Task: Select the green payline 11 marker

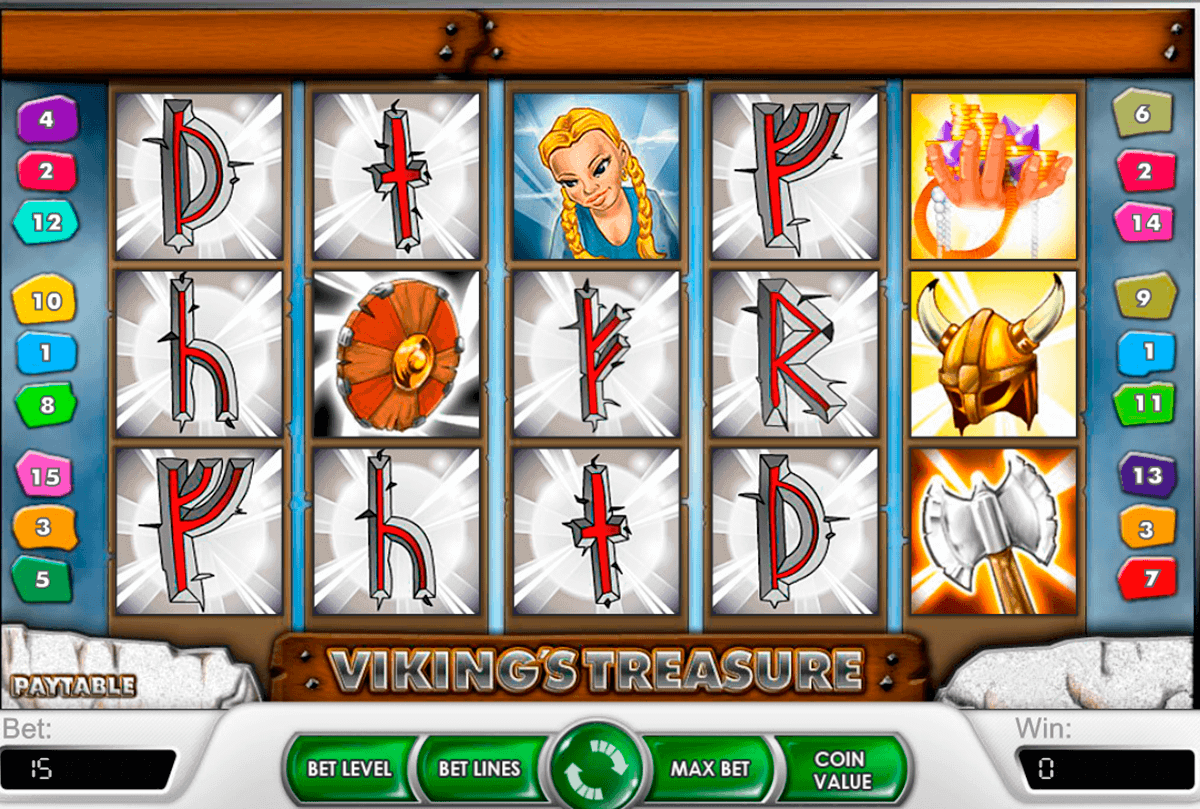Action: [1148, 404]
